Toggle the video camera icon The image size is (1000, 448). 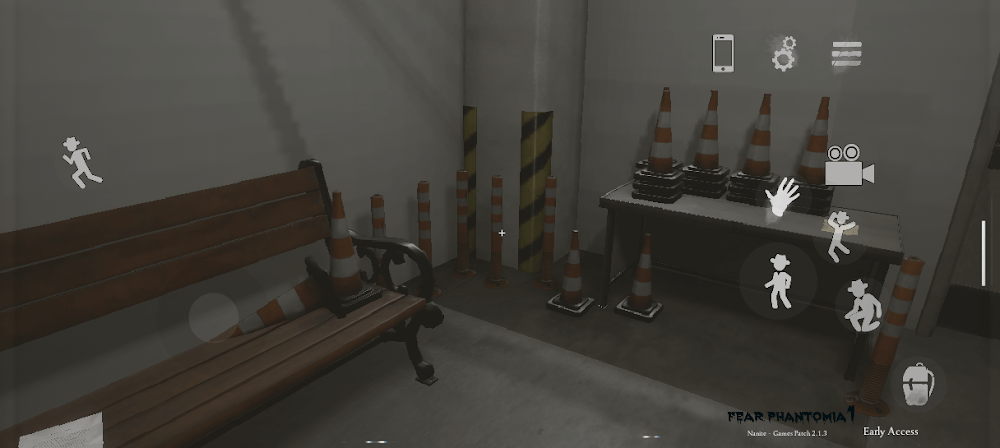848,166
